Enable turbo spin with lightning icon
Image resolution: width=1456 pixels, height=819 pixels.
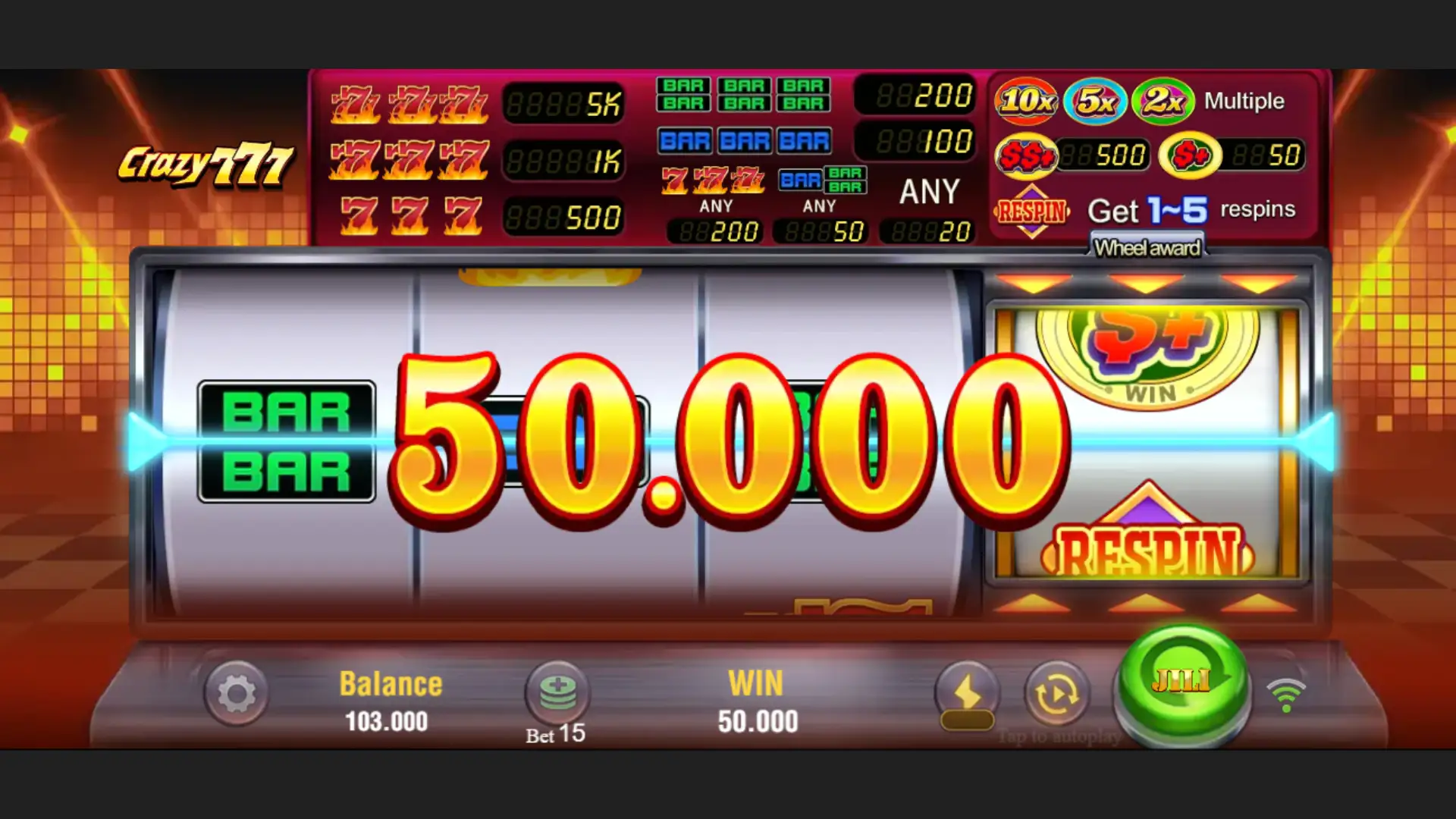tap(968, 692)
